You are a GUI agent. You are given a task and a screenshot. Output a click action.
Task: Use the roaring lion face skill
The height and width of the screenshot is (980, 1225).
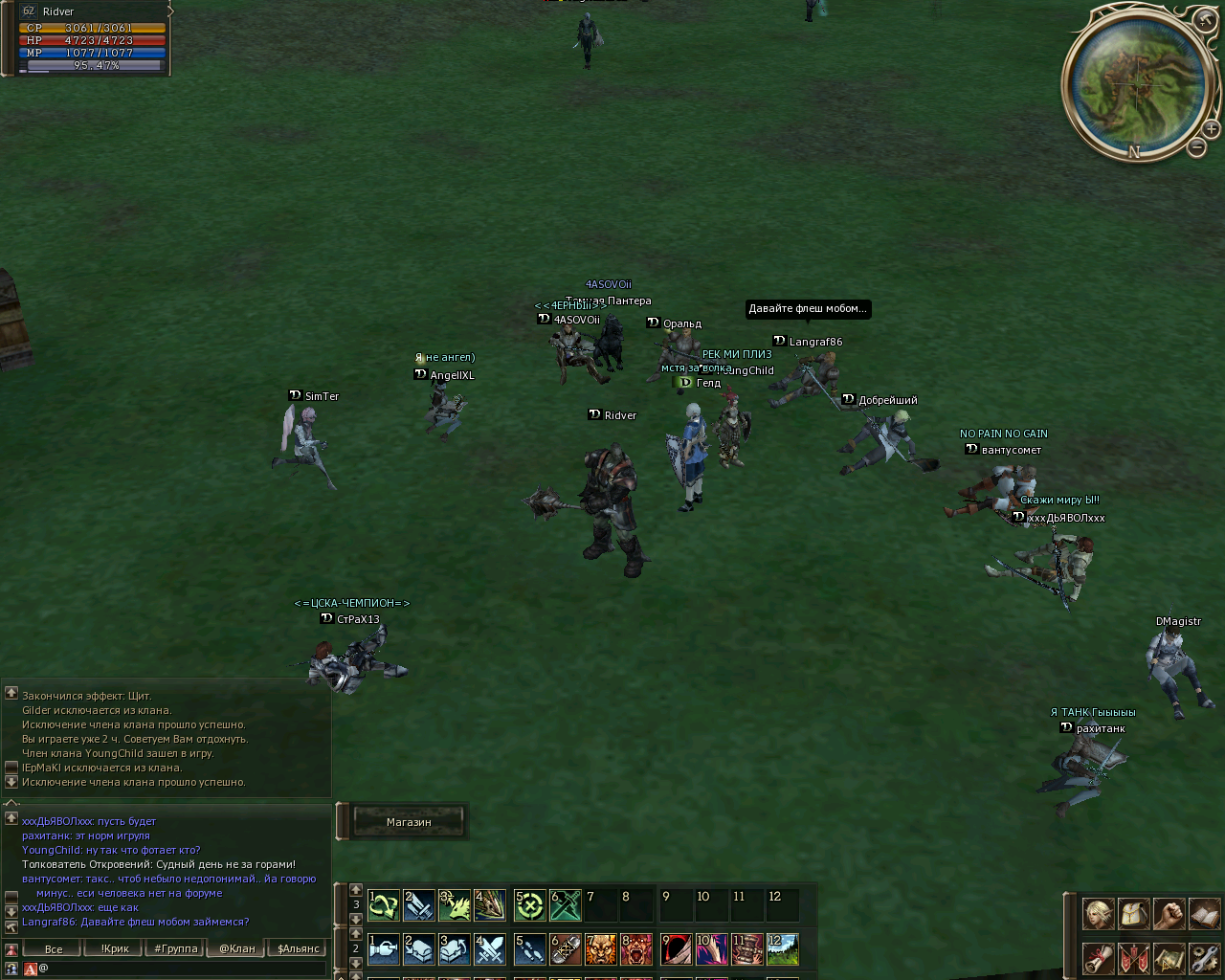(x=601, y=949)
